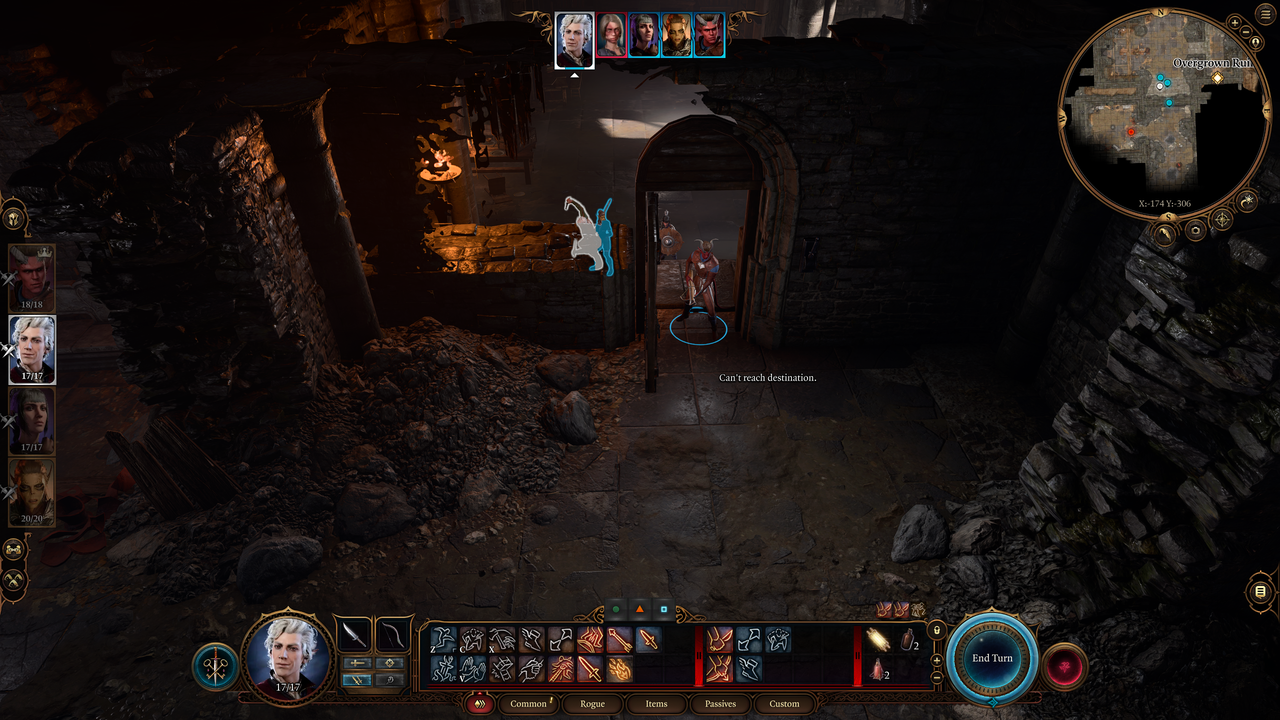The height and width of the screenshot is (720, 1280).
Task: Open the Rogue hotbar tab
Action: (592, 704)
